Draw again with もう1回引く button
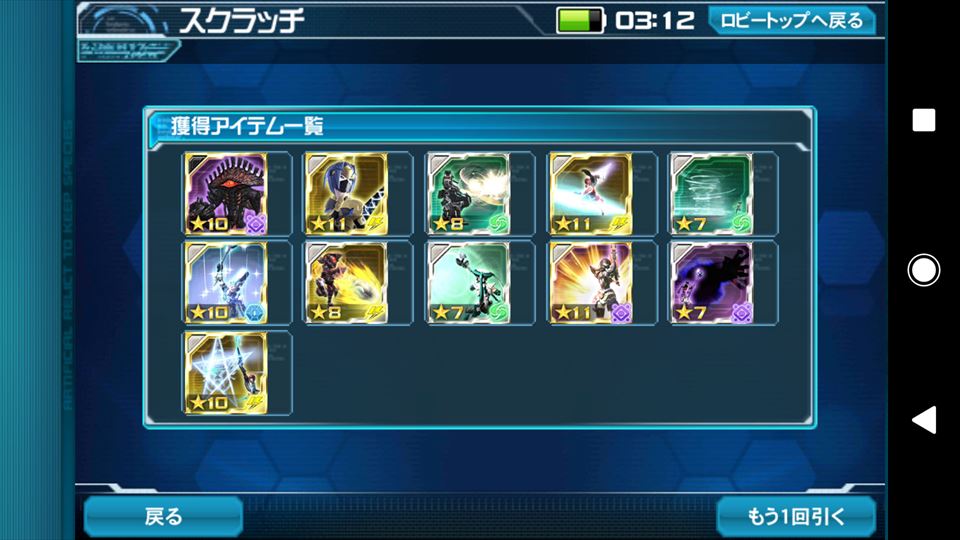960x540 pixels. pos(796,516)
